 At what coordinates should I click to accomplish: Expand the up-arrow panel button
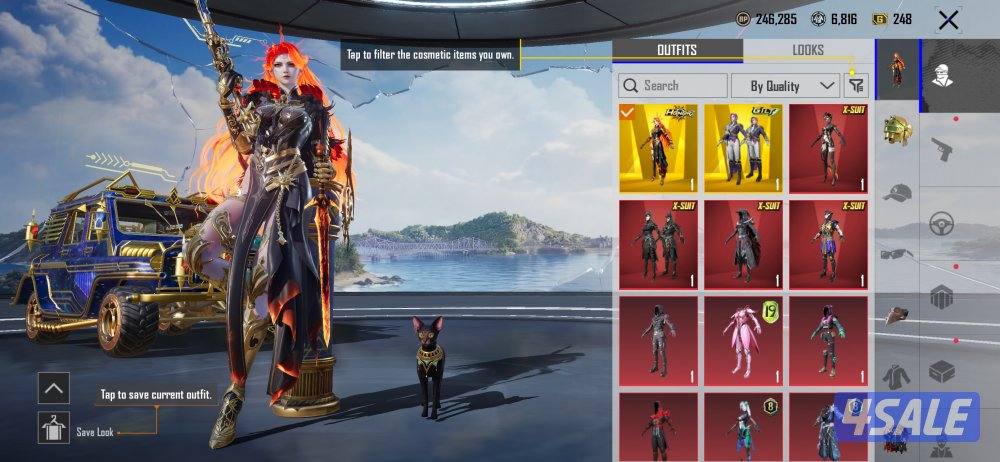tap(54, 387)
